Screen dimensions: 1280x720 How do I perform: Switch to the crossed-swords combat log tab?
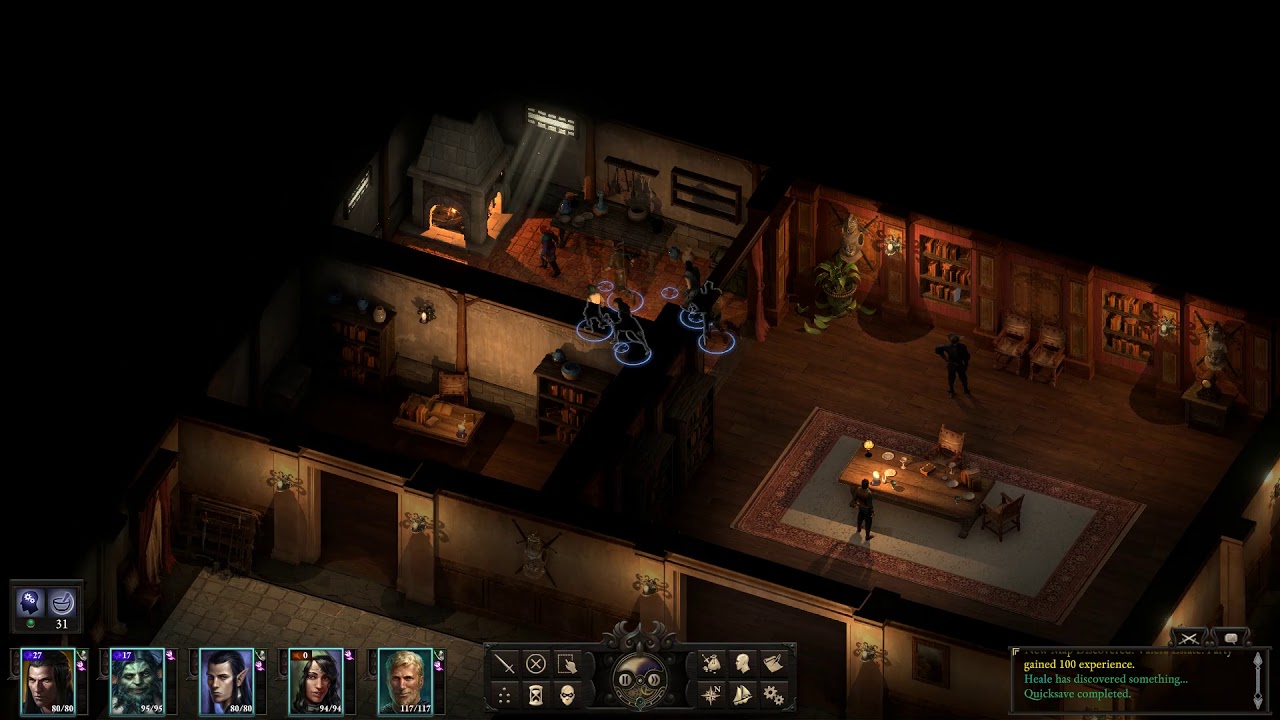[1189, 638]
